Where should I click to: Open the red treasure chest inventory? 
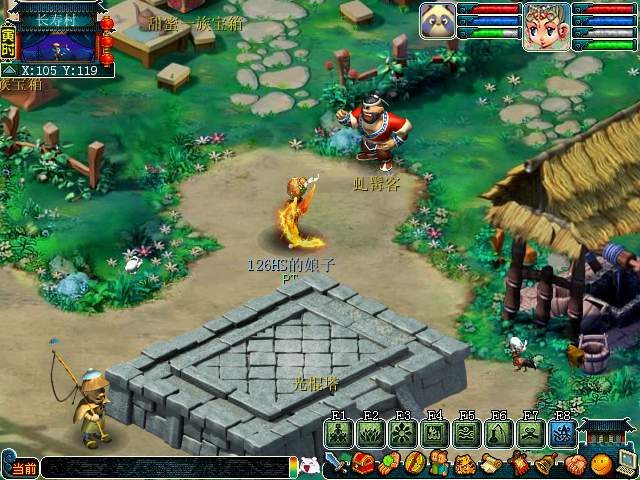(x=363, y=465)
